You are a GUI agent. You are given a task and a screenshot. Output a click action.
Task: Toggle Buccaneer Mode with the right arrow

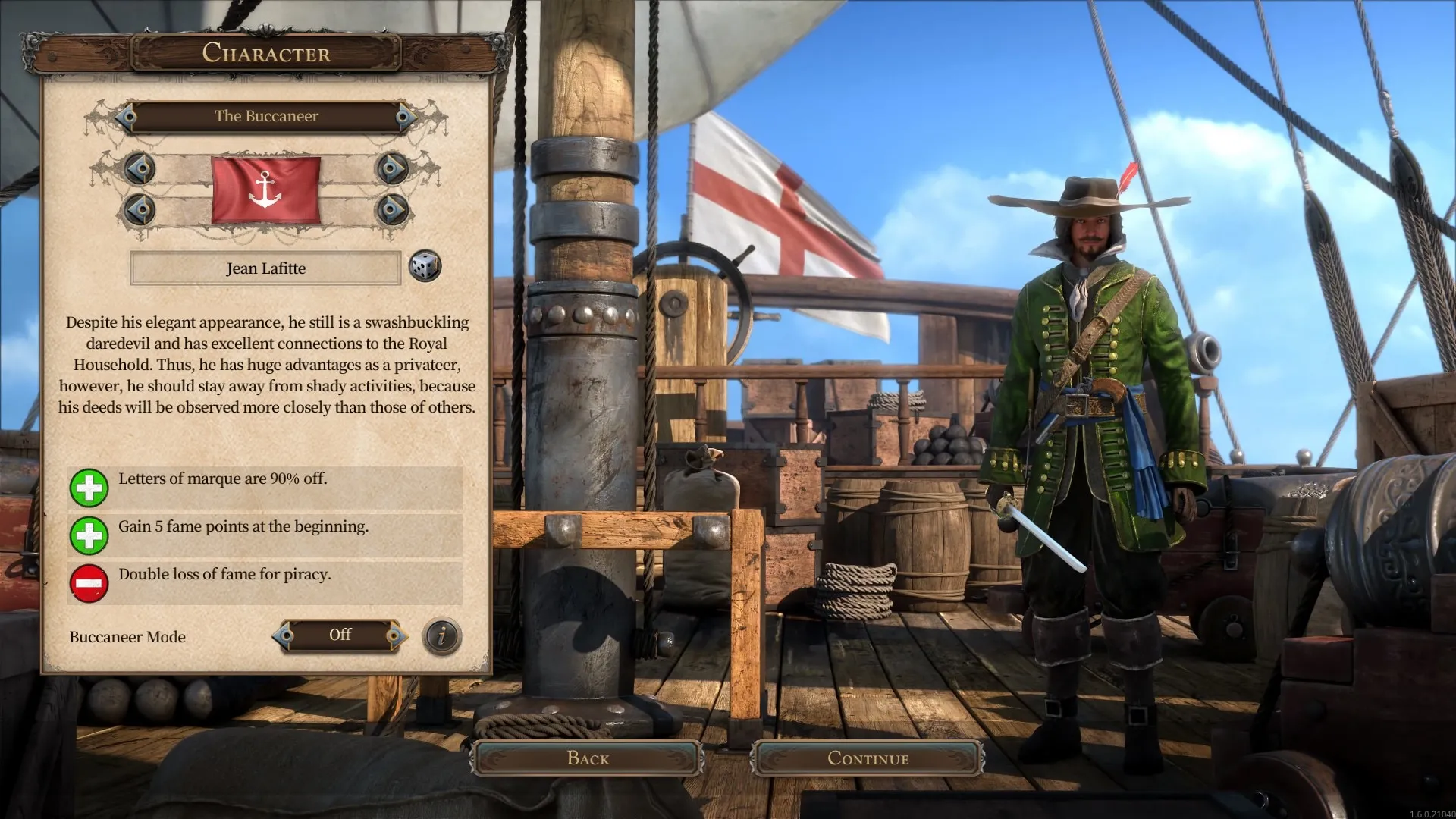point(394,636)
